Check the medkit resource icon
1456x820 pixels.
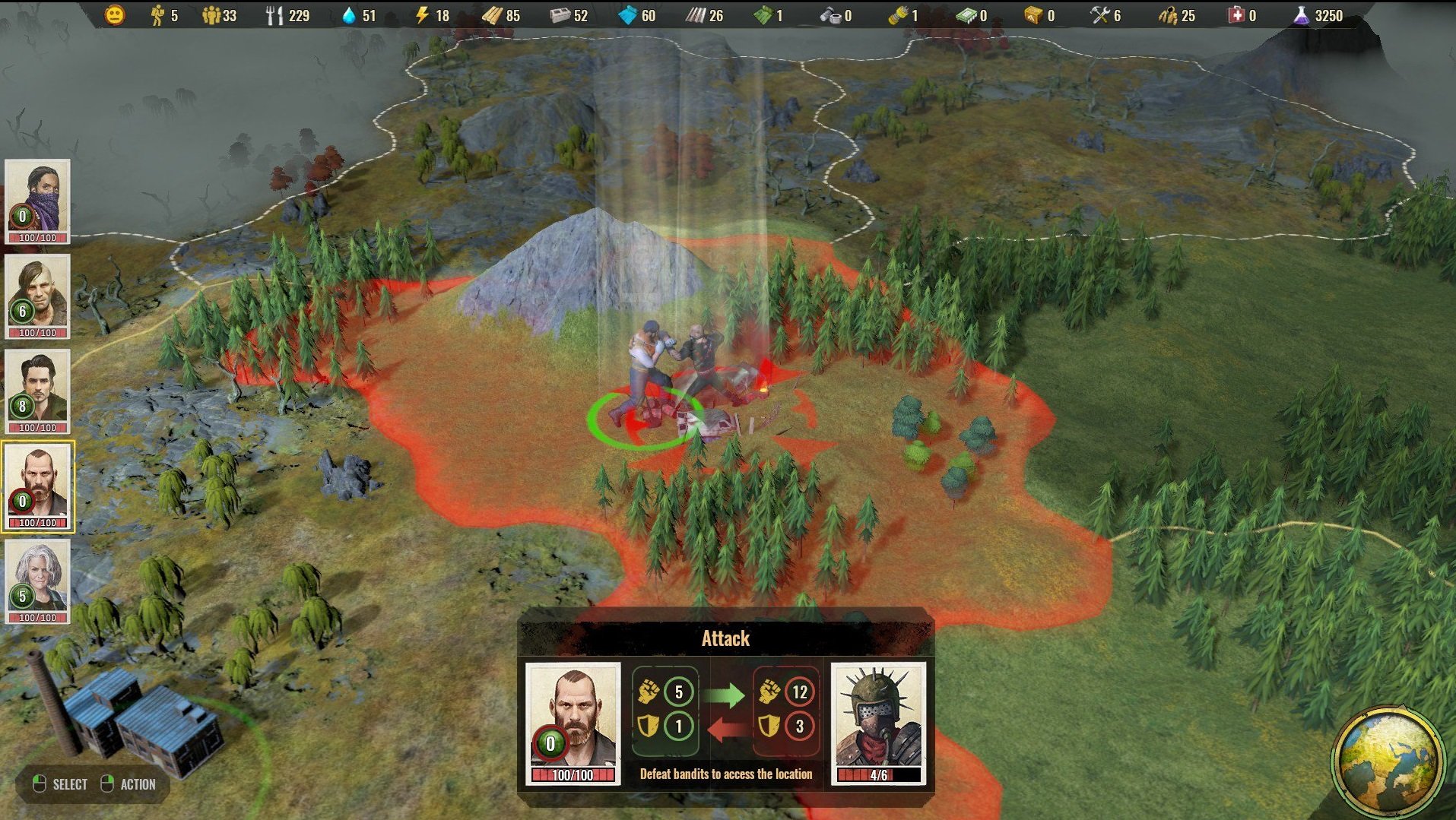coord(1236,15)
